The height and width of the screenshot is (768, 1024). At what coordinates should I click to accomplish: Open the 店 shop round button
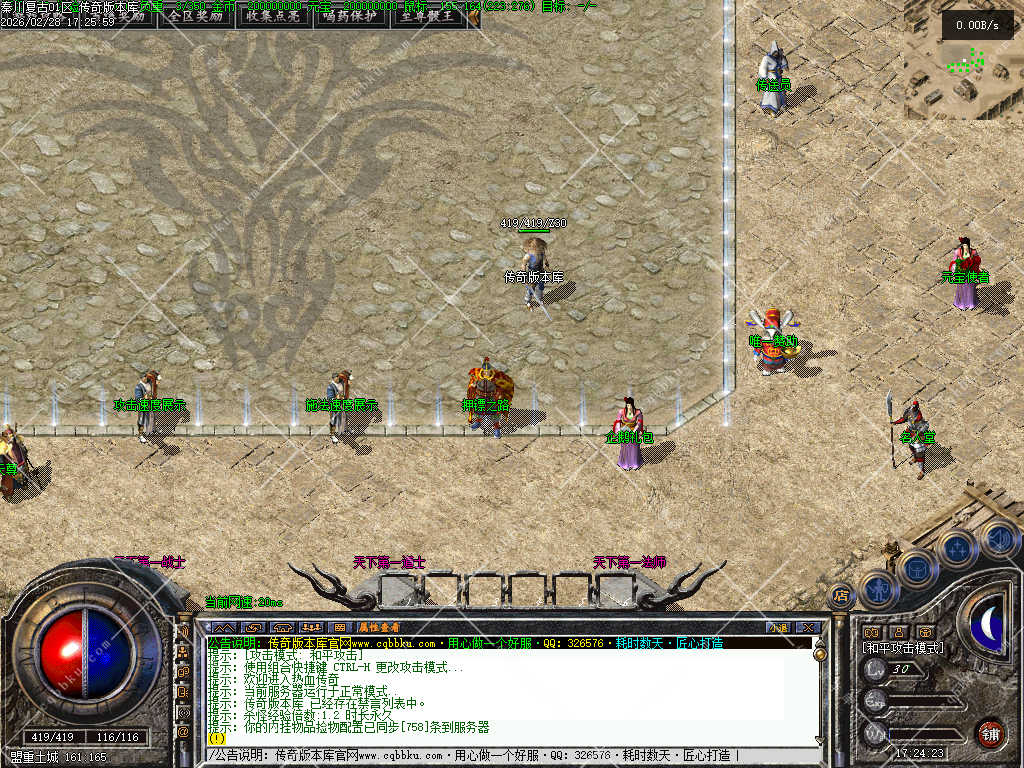click(x=841, y=596)
